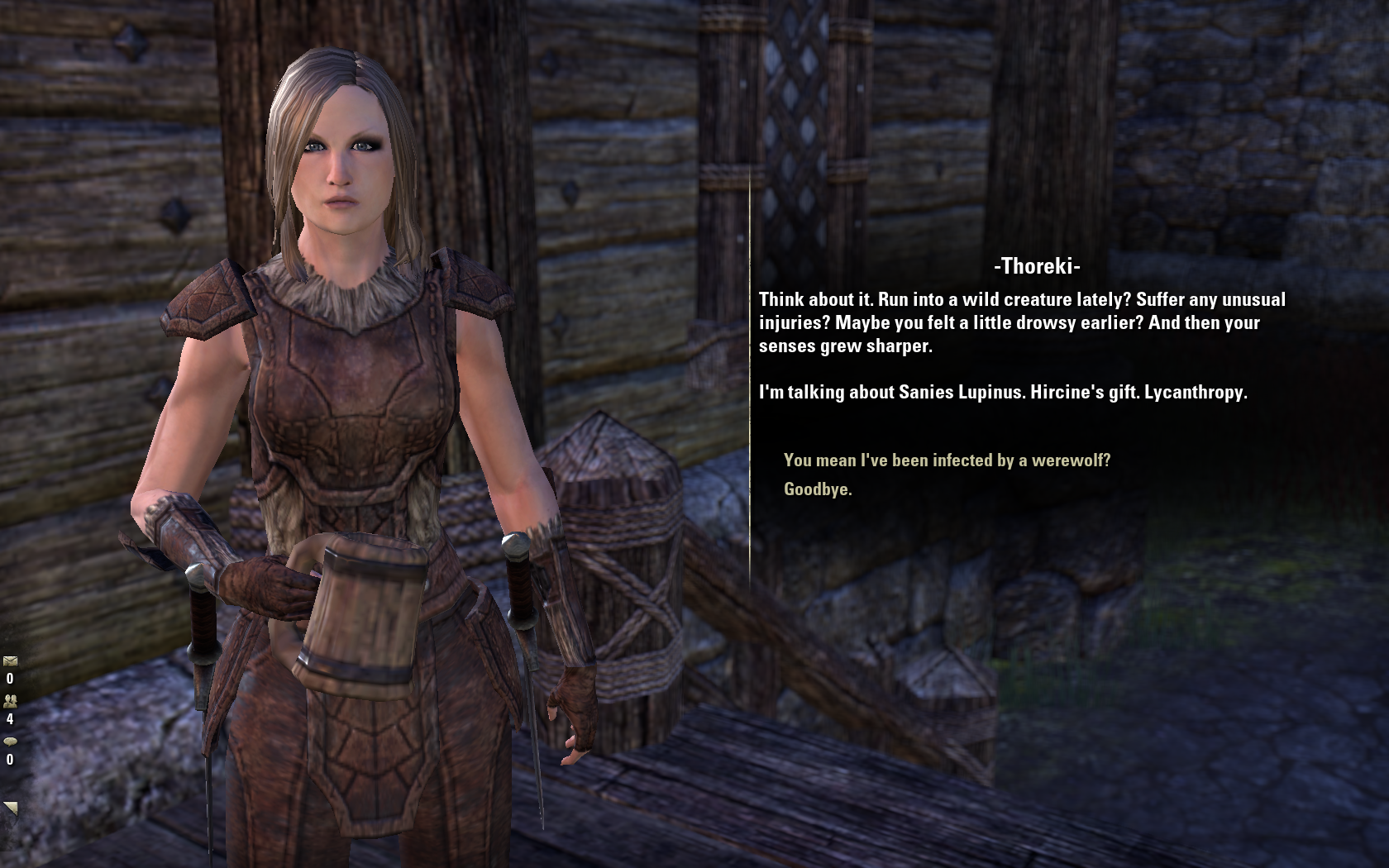Expand the chat window corner arrow

coord(10,808)
